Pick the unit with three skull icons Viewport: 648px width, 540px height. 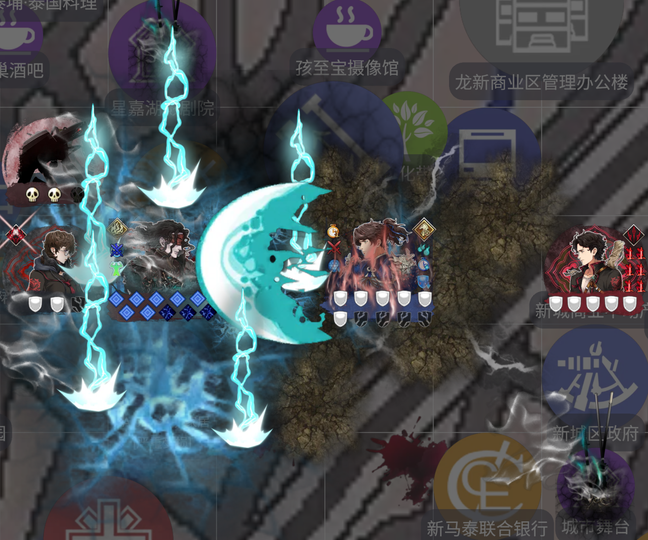click(40, 158)
